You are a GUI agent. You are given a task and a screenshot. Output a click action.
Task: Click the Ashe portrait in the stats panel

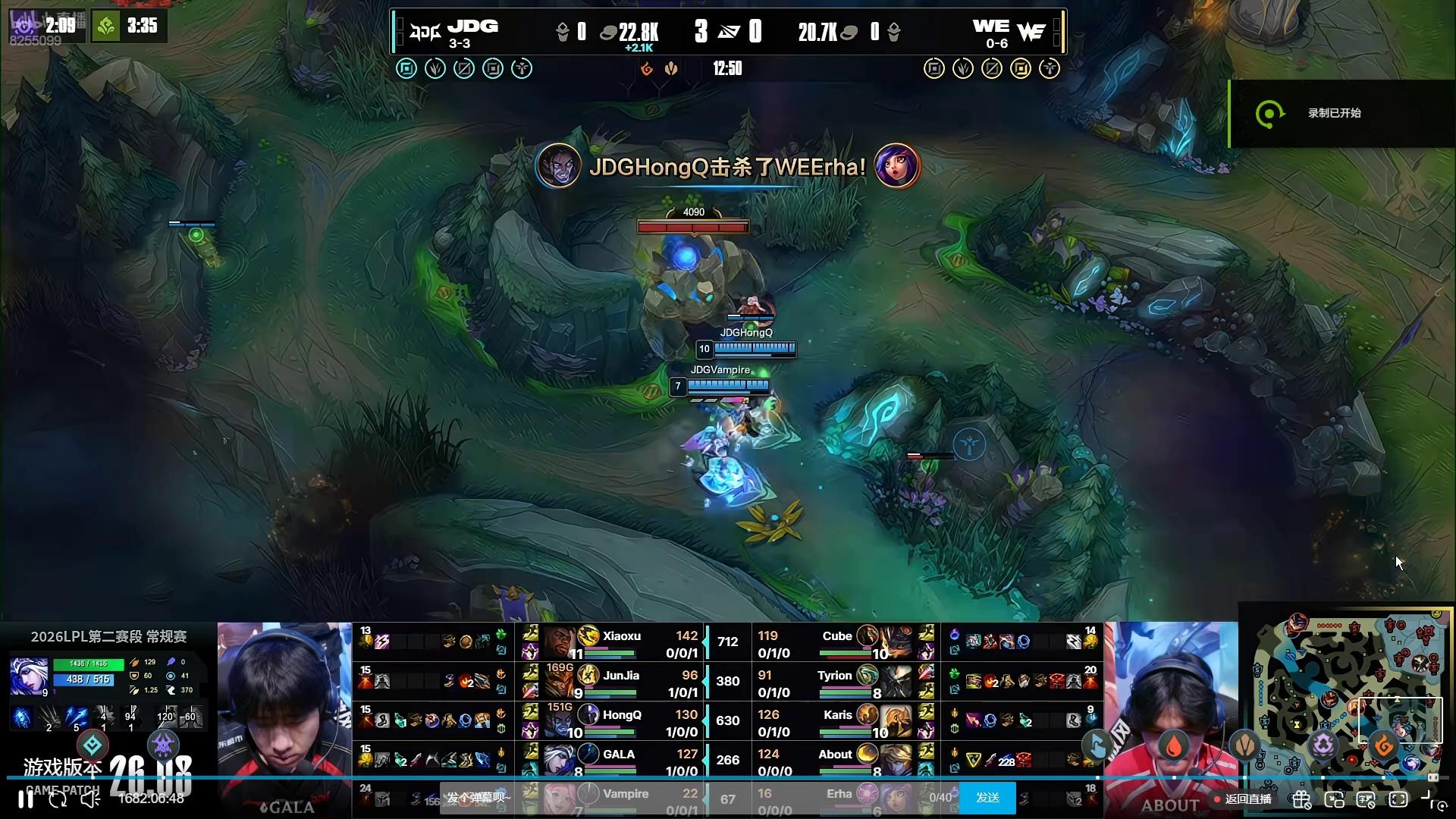tap(29, 675)
